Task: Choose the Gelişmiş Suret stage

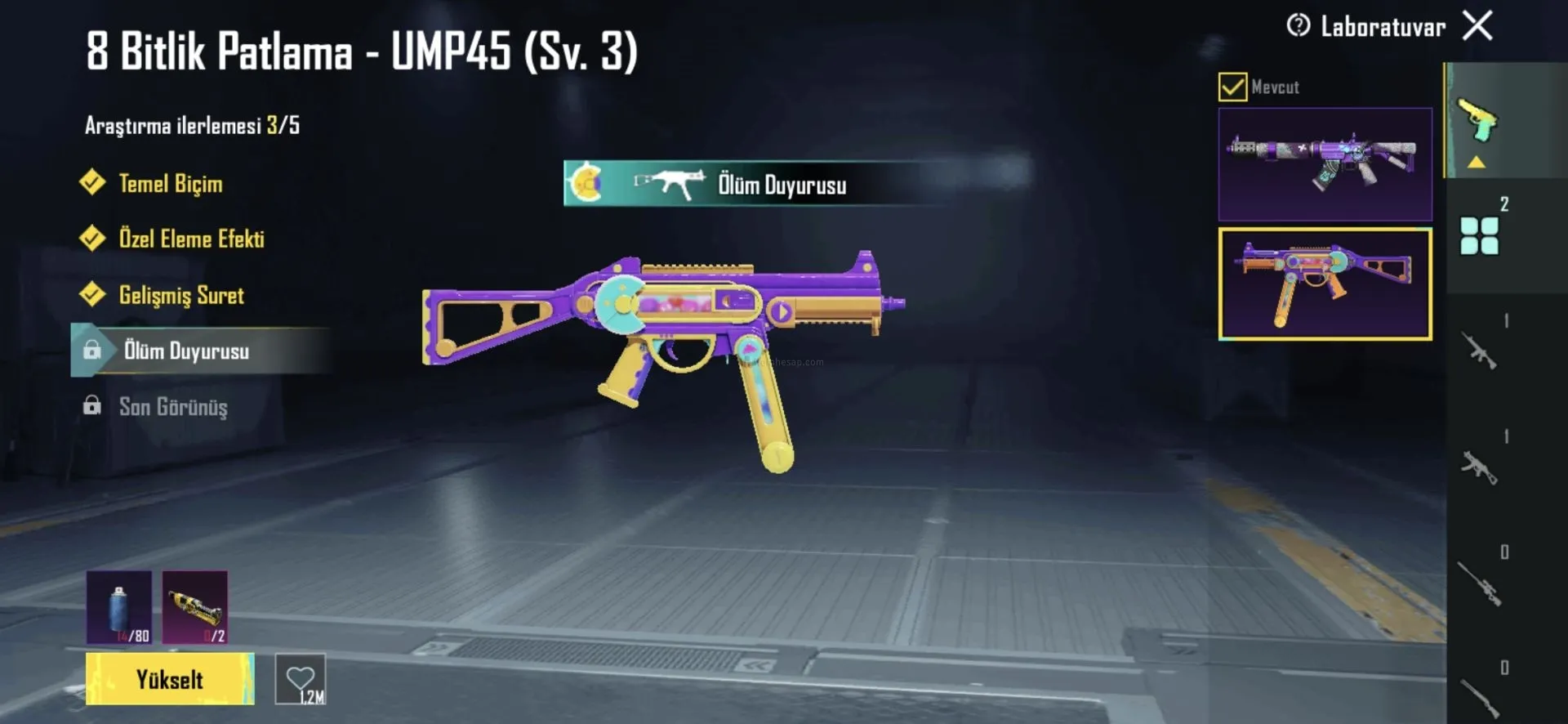Action: pyautogui.click(x=180, y=295)
